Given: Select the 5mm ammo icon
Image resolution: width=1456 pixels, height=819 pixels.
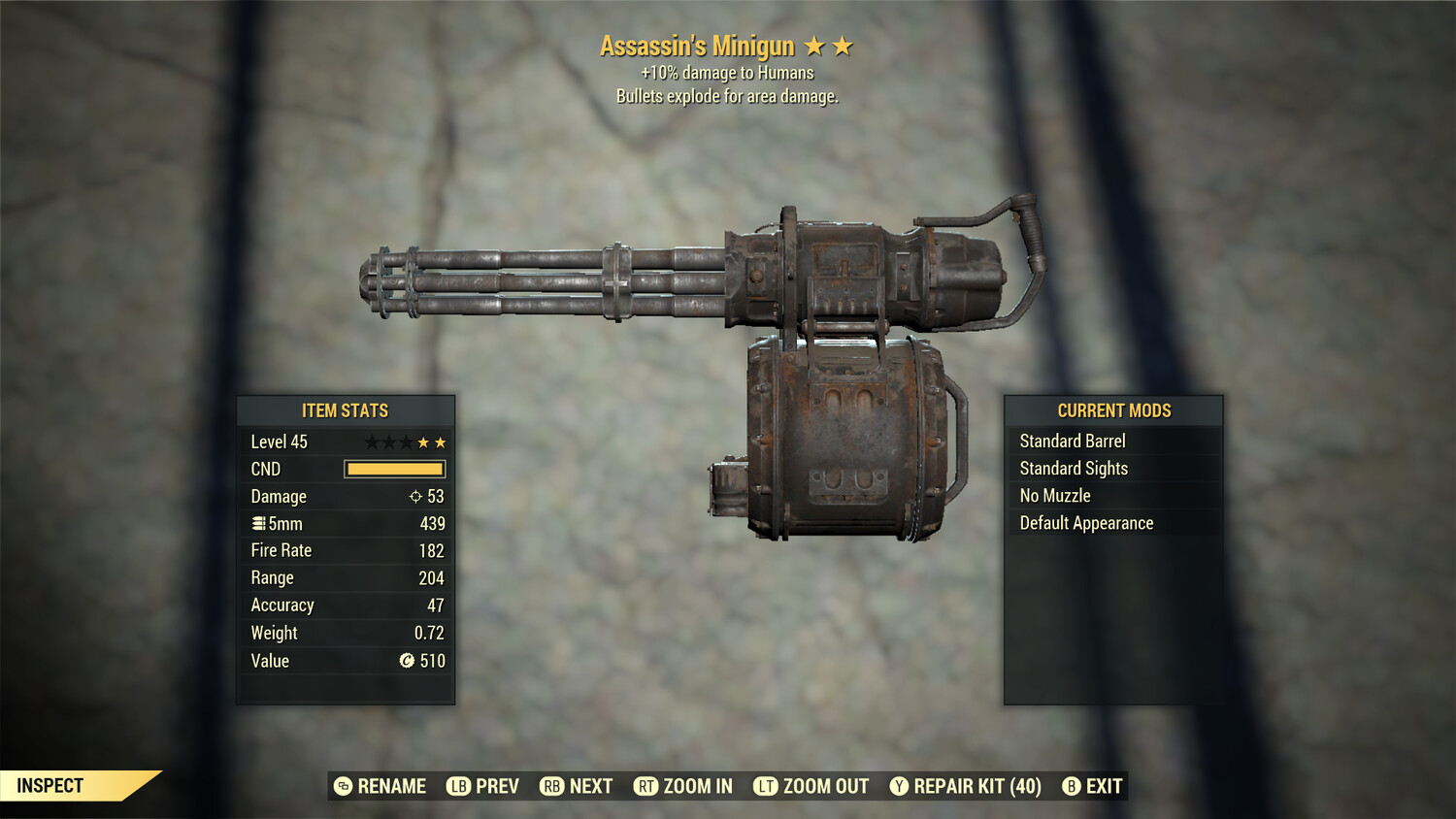Looking at the screenshot, I should click(x=258, y=523).
